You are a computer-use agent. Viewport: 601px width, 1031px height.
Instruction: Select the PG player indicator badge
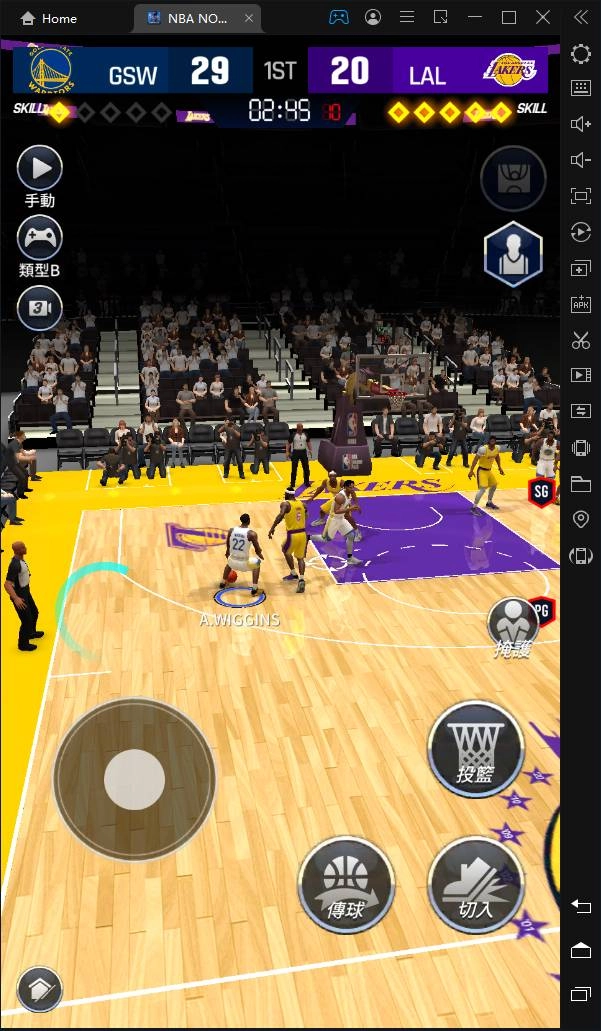544,608
